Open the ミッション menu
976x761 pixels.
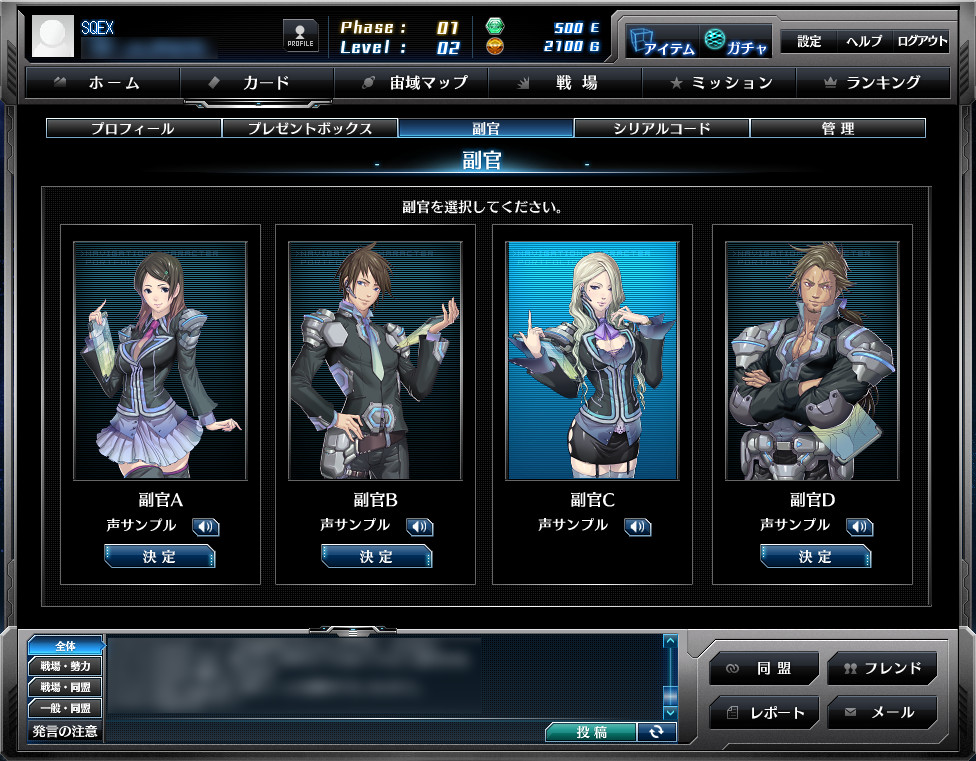[x=720, y=83]
